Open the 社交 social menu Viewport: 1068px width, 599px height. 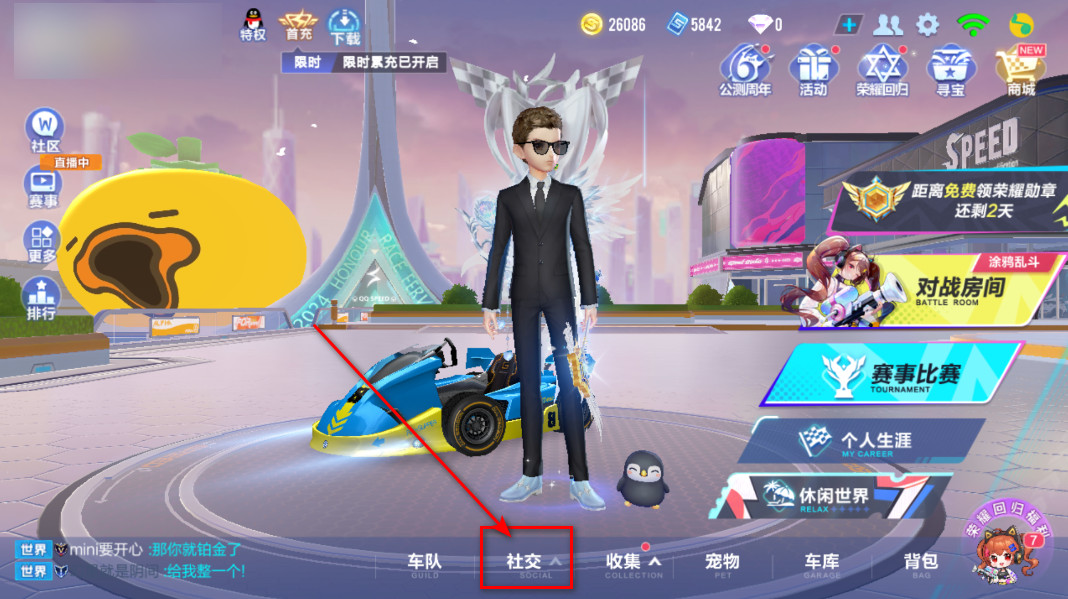526,563
